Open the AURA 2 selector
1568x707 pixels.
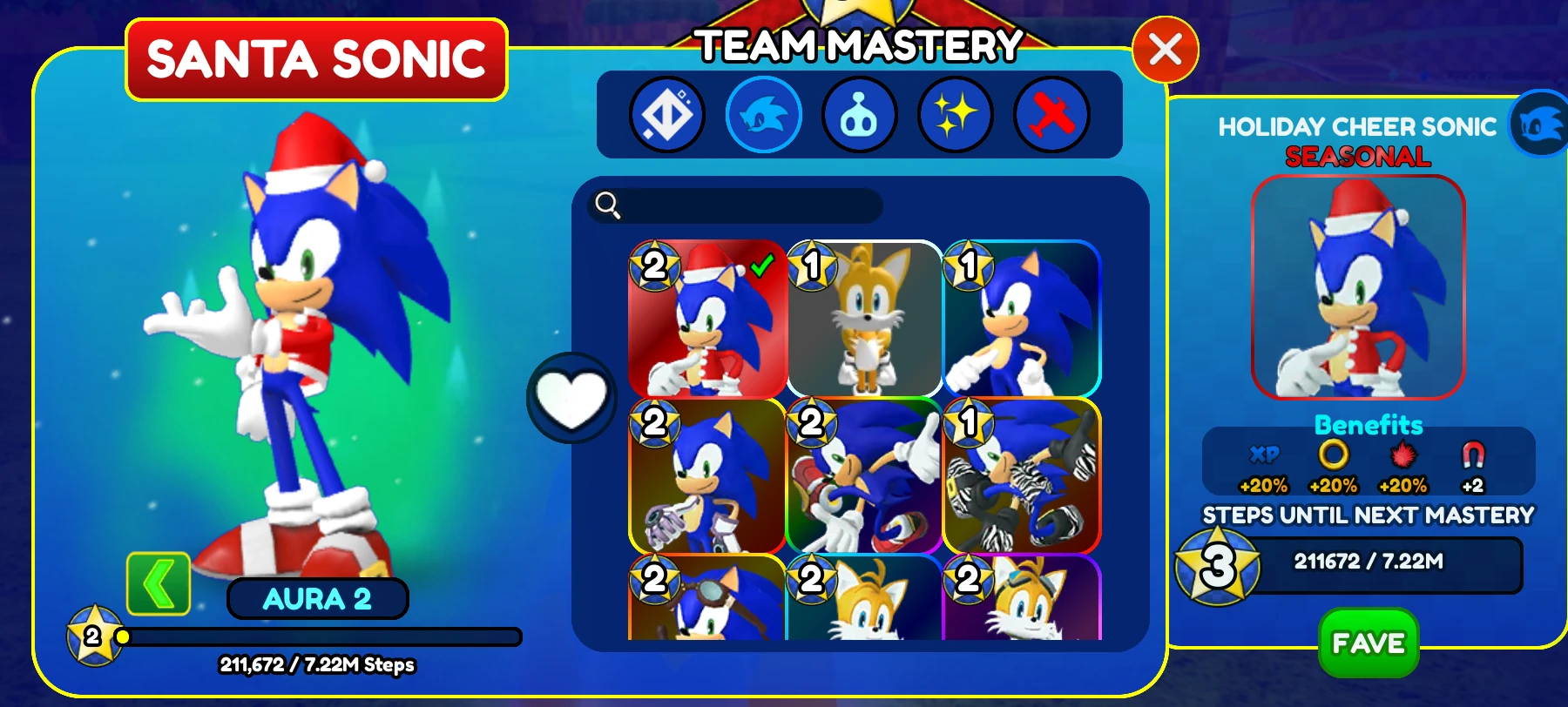point(318,599)
